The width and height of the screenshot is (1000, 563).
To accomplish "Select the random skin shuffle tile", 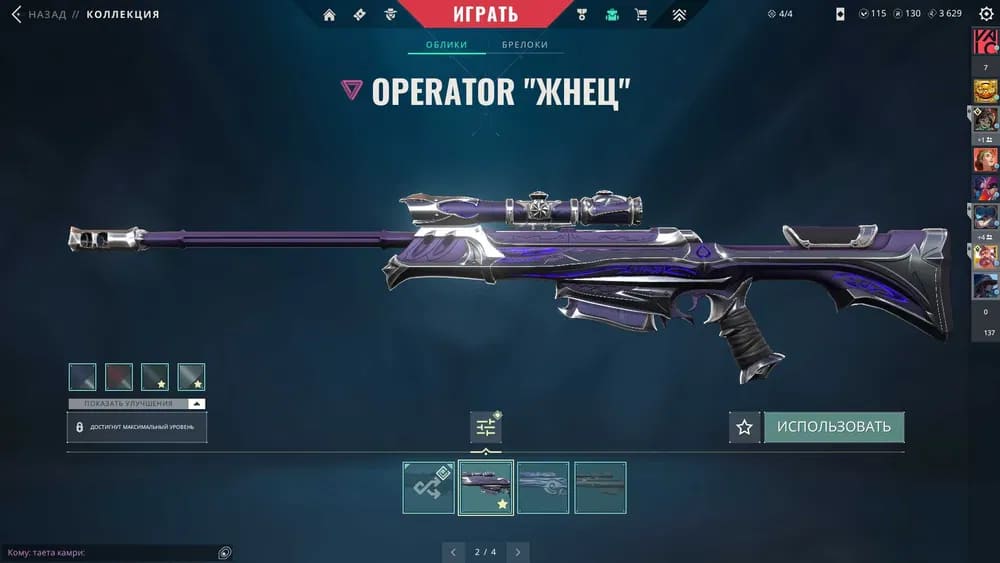I will 428,487.
